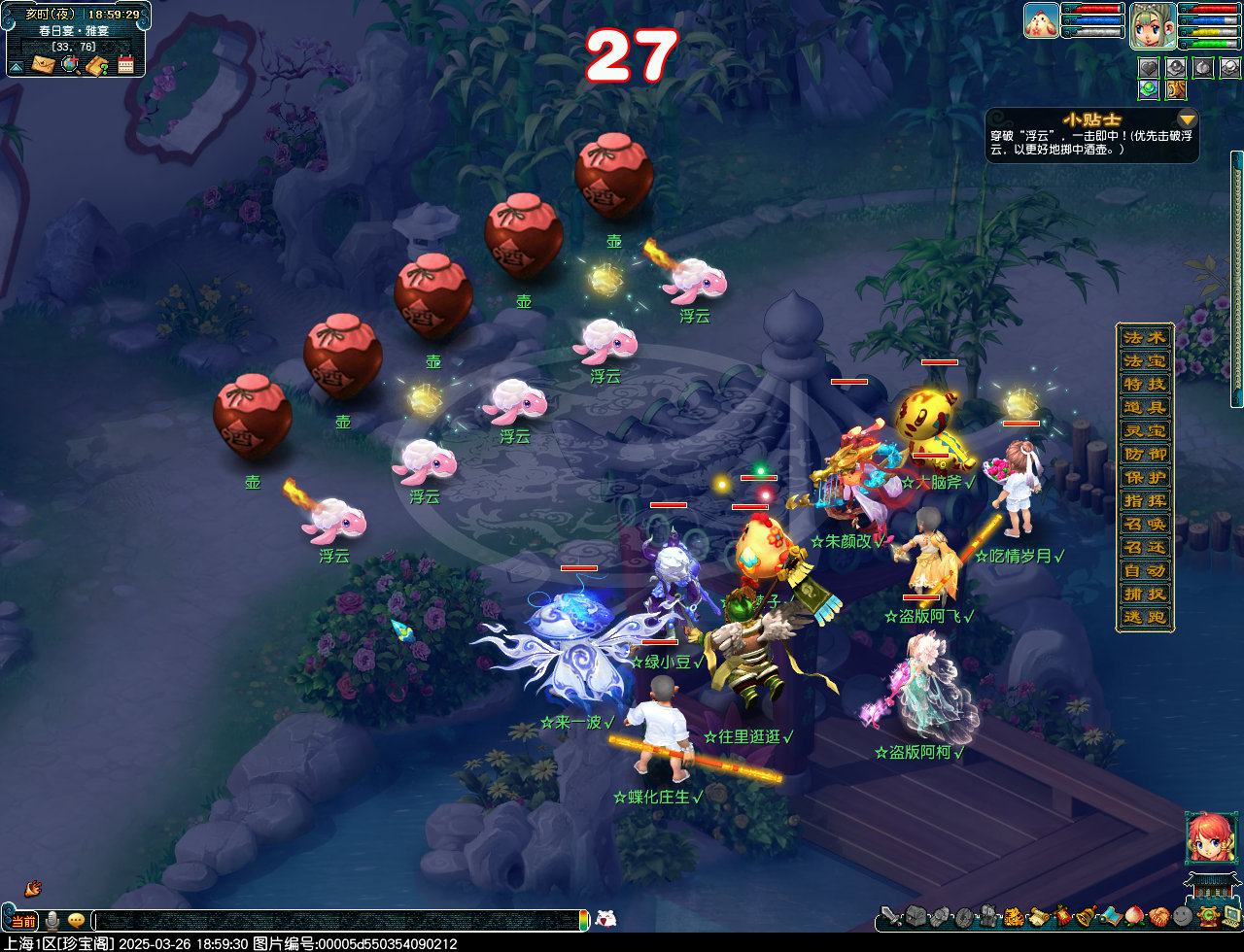
Task: Open the handshake icon in bottom toolbar
Action: tap(1158, 915)
